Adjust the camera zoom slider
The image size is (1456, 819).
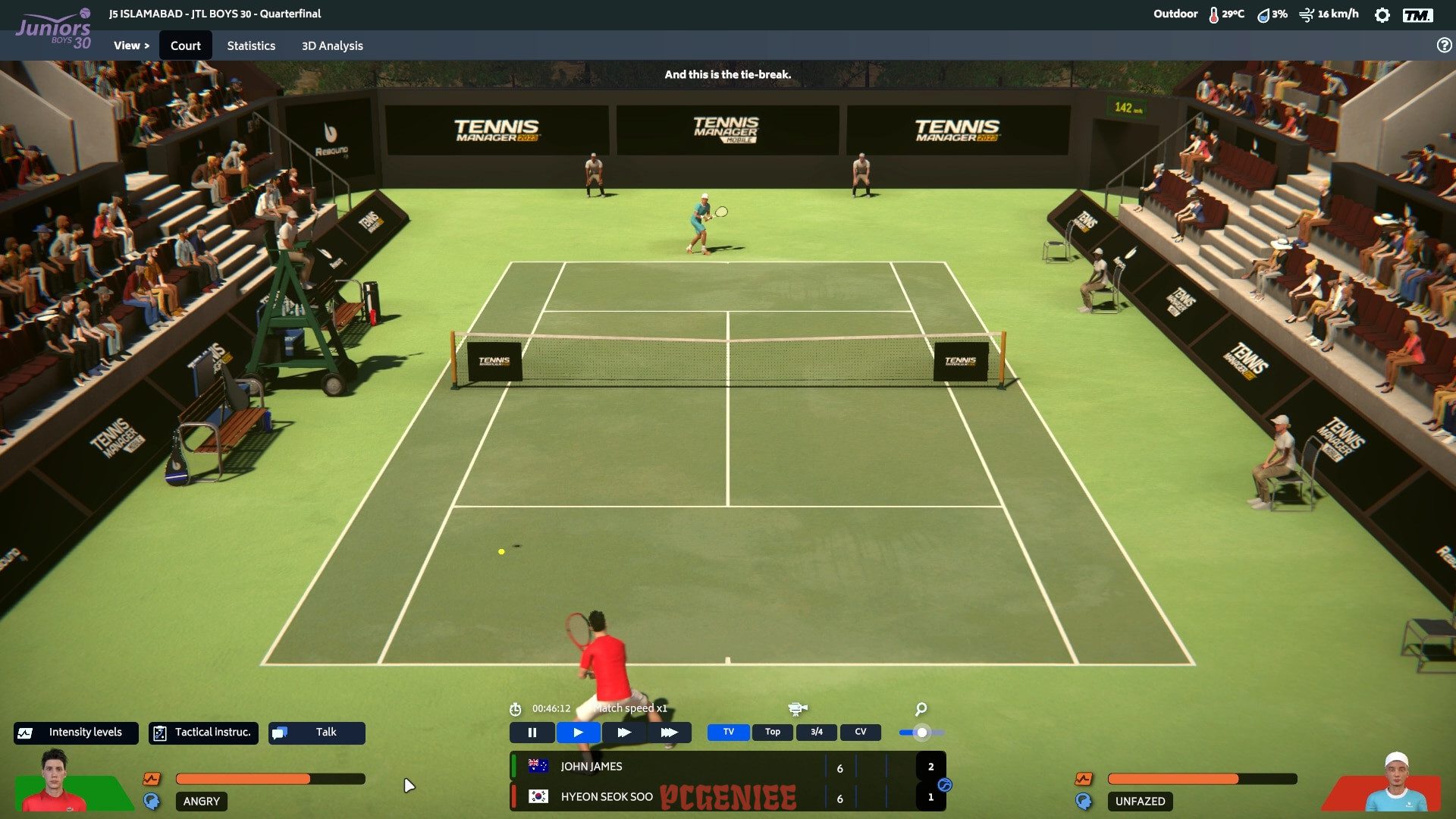922,733
